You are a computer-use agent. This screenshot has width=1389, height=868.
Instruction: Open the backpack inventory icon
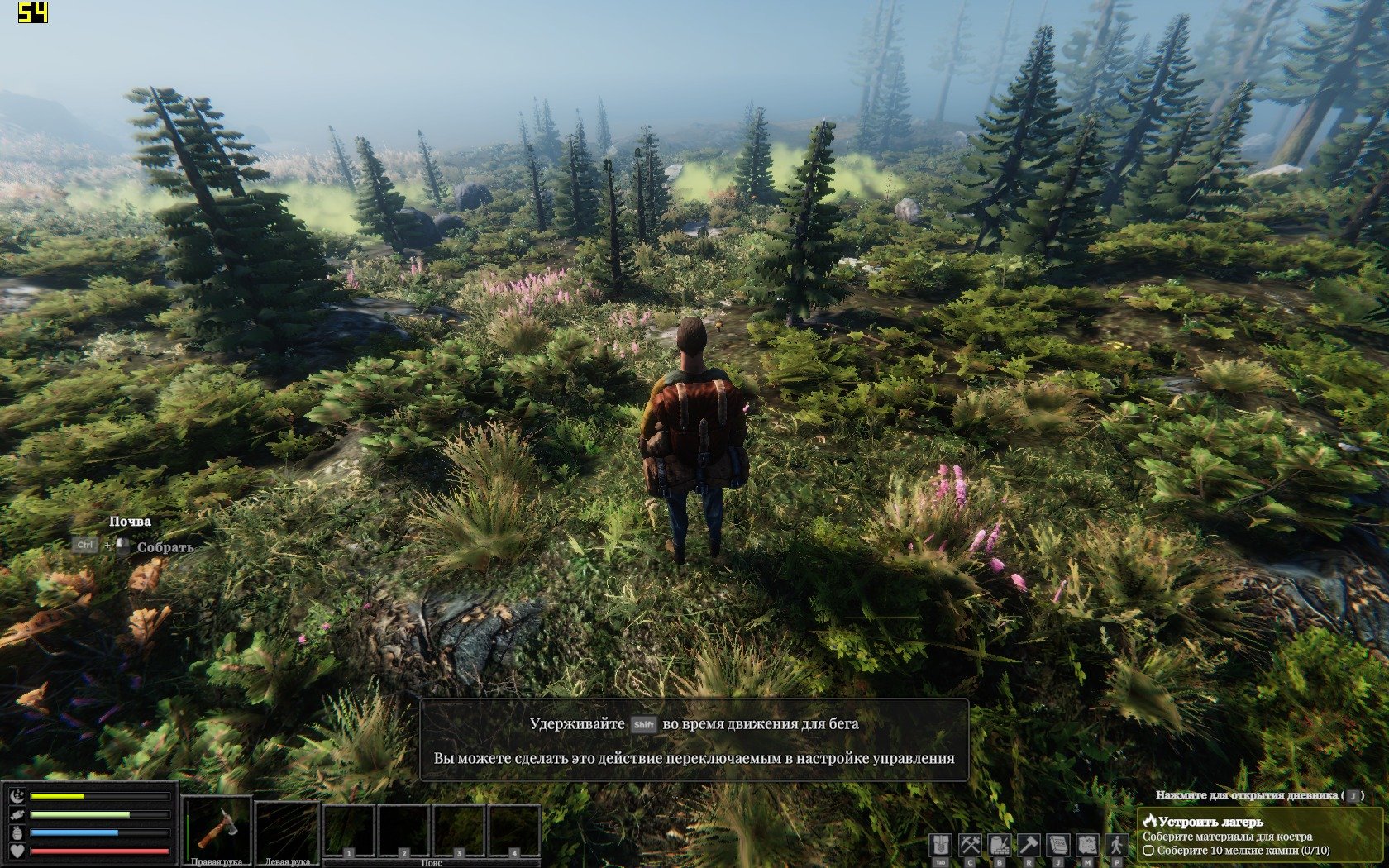[x=940, y=845]
